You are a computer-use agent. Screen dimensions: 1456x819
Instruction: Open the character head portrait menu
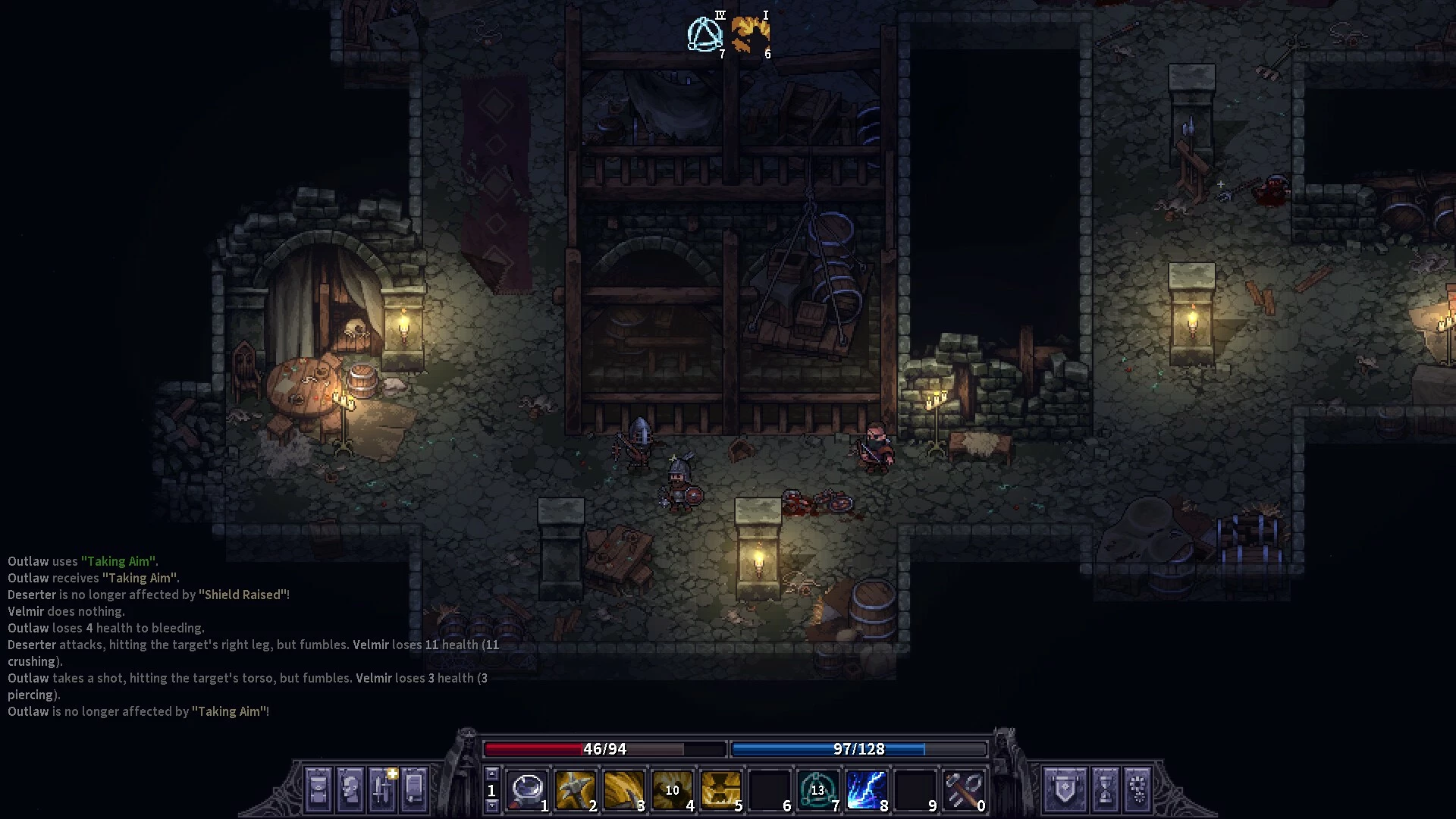tap(350, 789)
